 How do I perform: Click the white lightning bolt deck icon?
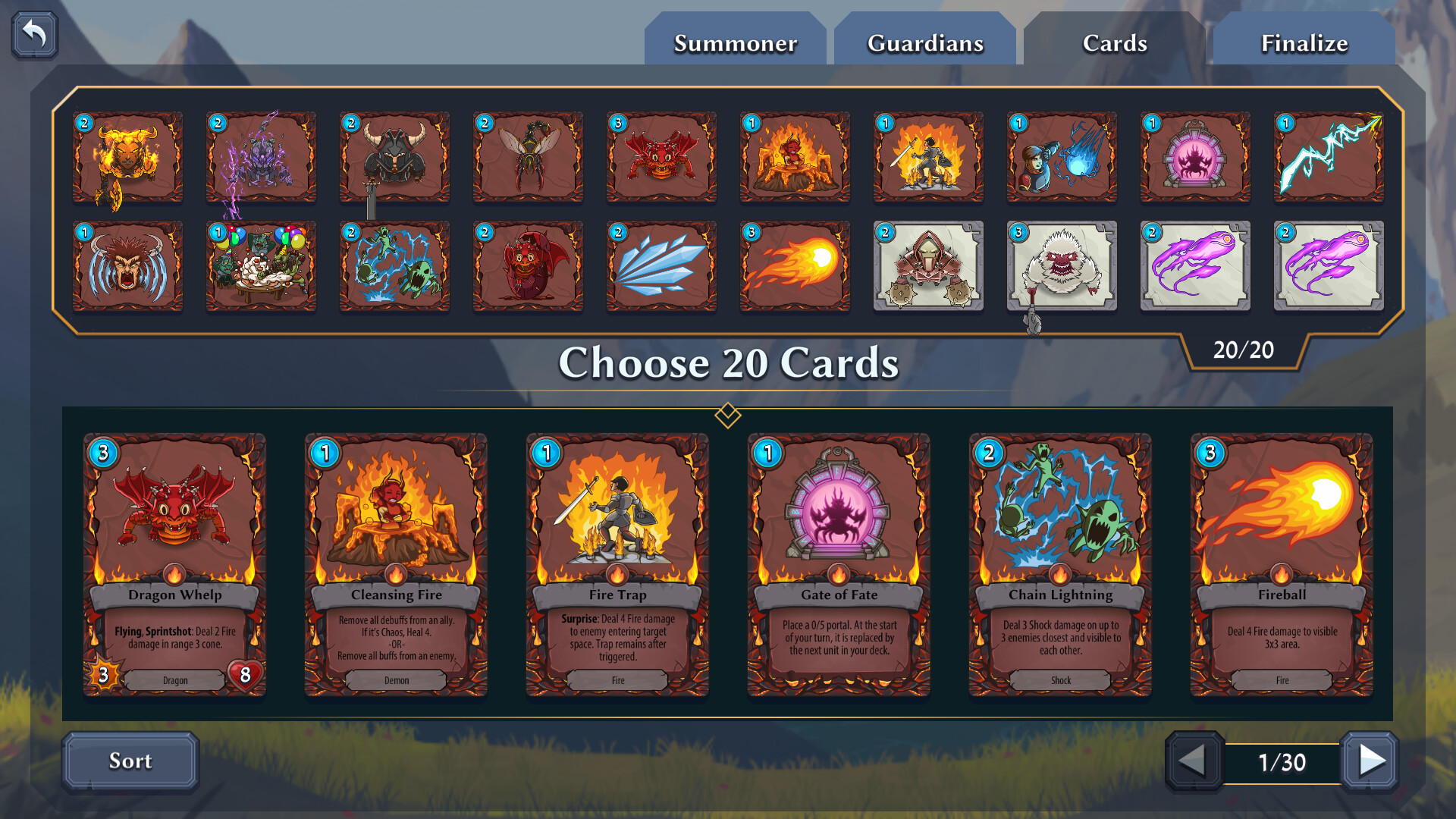pos(1329,157)
